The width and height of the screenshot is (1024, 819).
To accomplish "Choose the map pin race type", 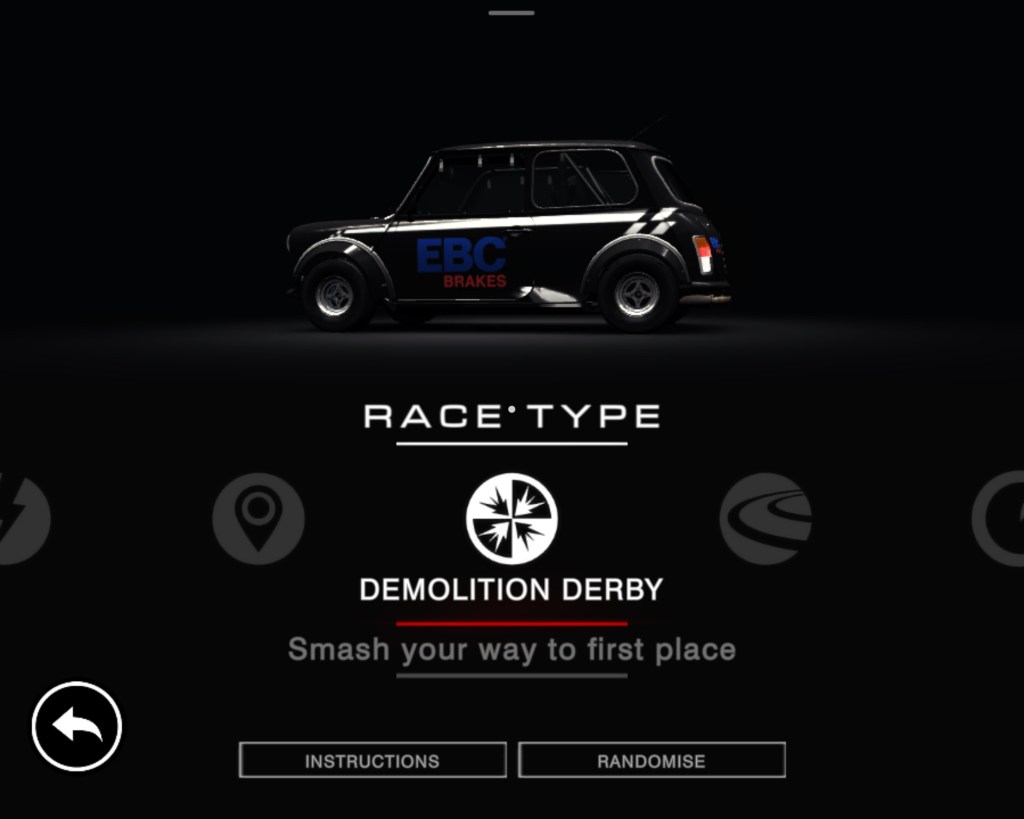I will pos(258,518).
